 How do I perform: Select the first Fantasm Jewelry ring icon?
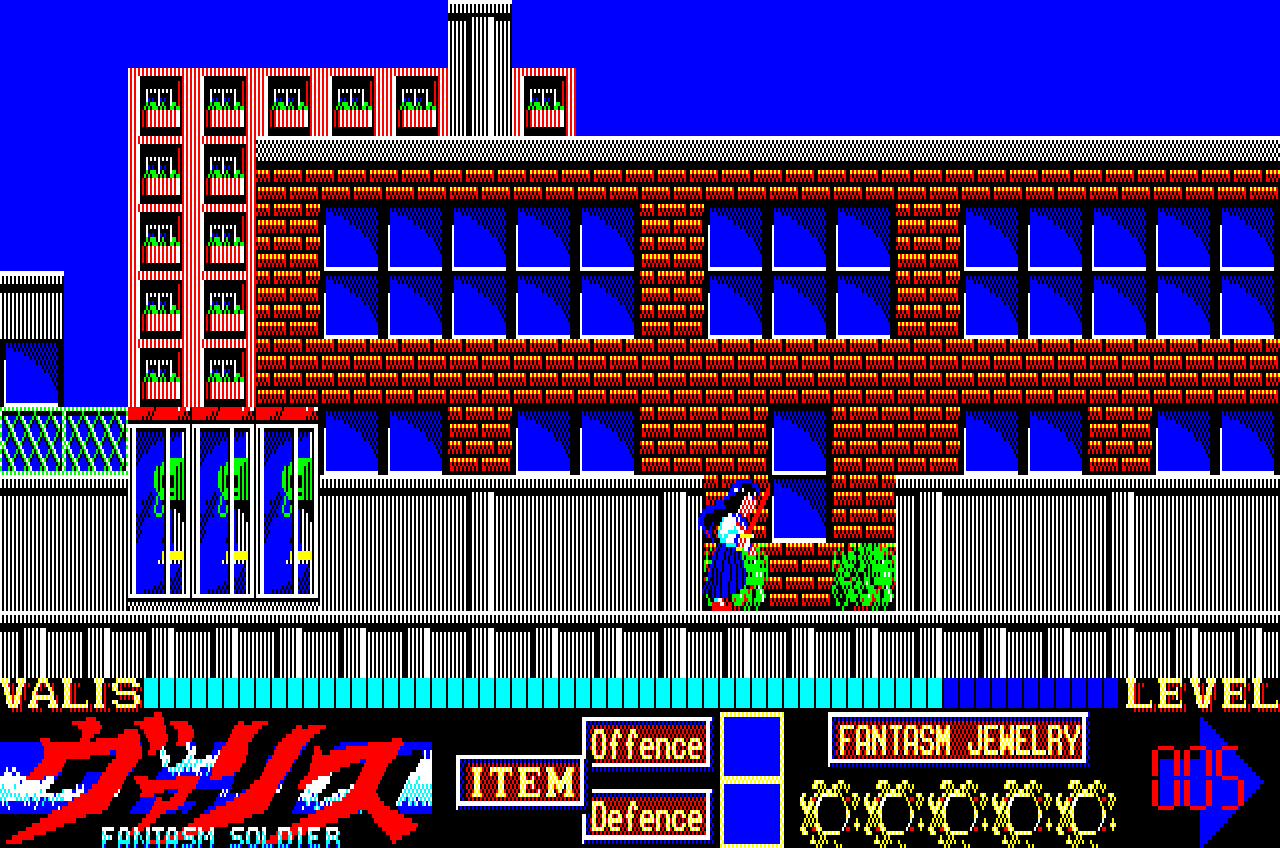coord(829,814)
